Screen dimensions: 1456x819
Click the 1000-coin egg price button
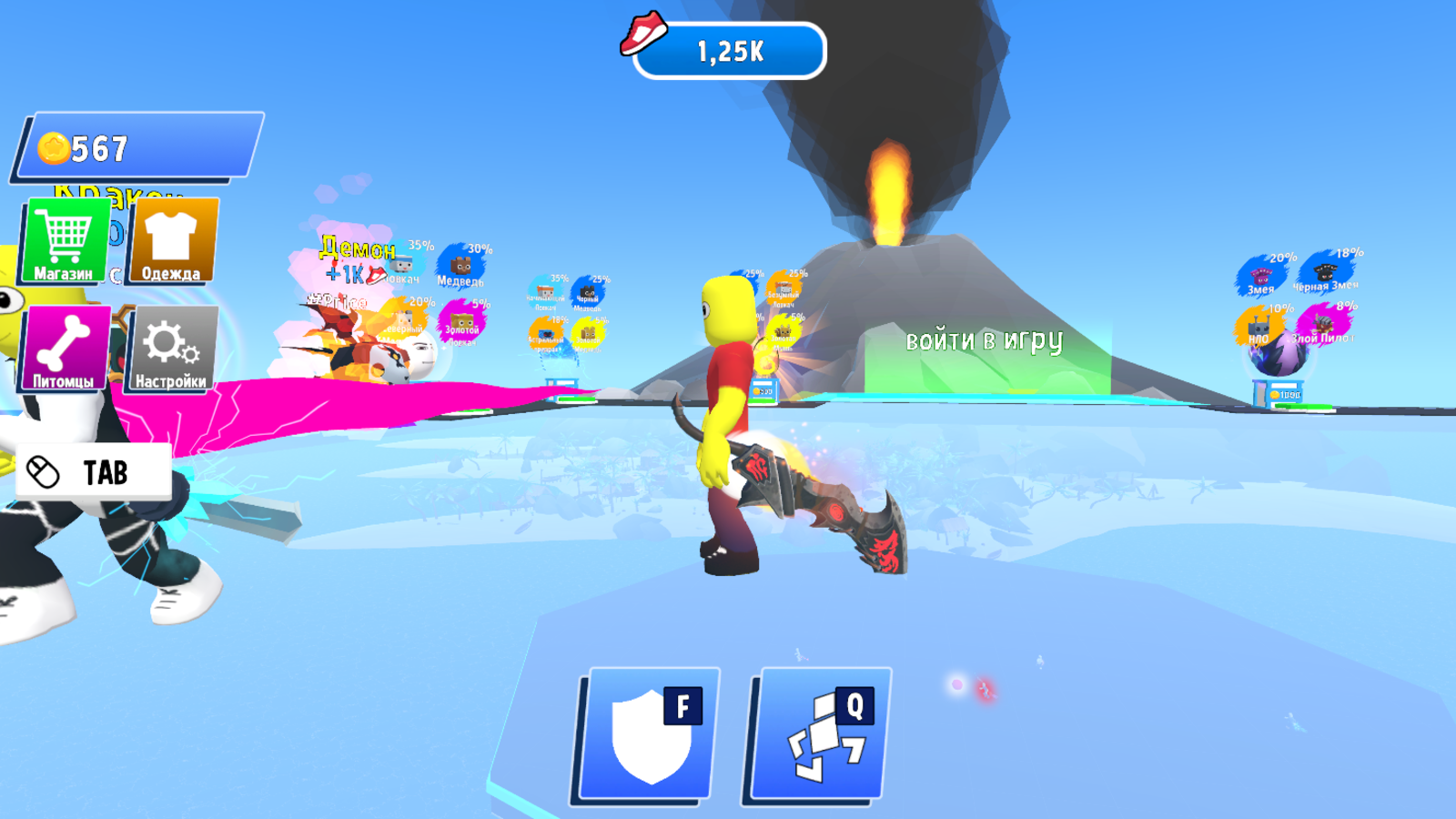click(1284, 393)
